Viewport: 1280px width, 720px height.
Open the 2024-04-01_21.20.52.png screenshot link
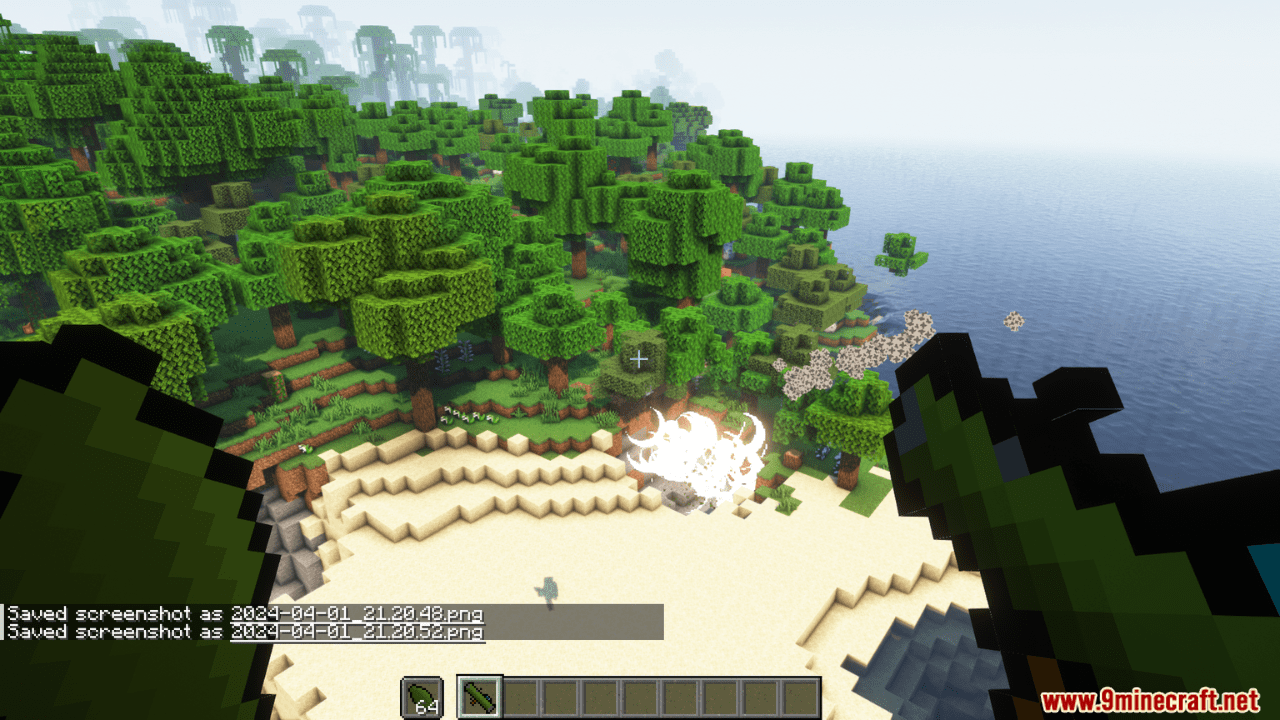point(357,632)
